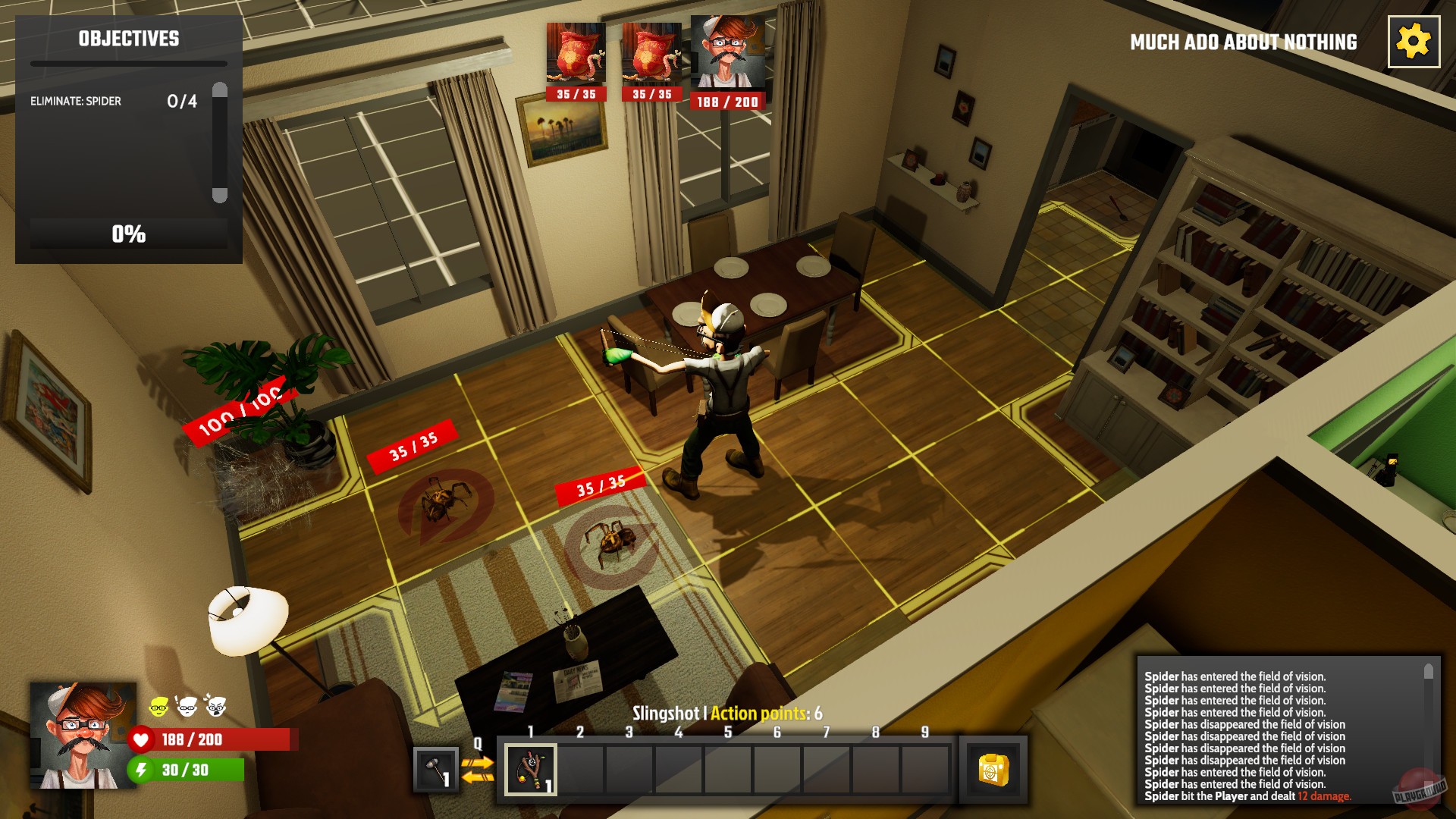The image size is (1456, 819).
Task: Click the angry face mood icon
Action: tap(218, 707)
